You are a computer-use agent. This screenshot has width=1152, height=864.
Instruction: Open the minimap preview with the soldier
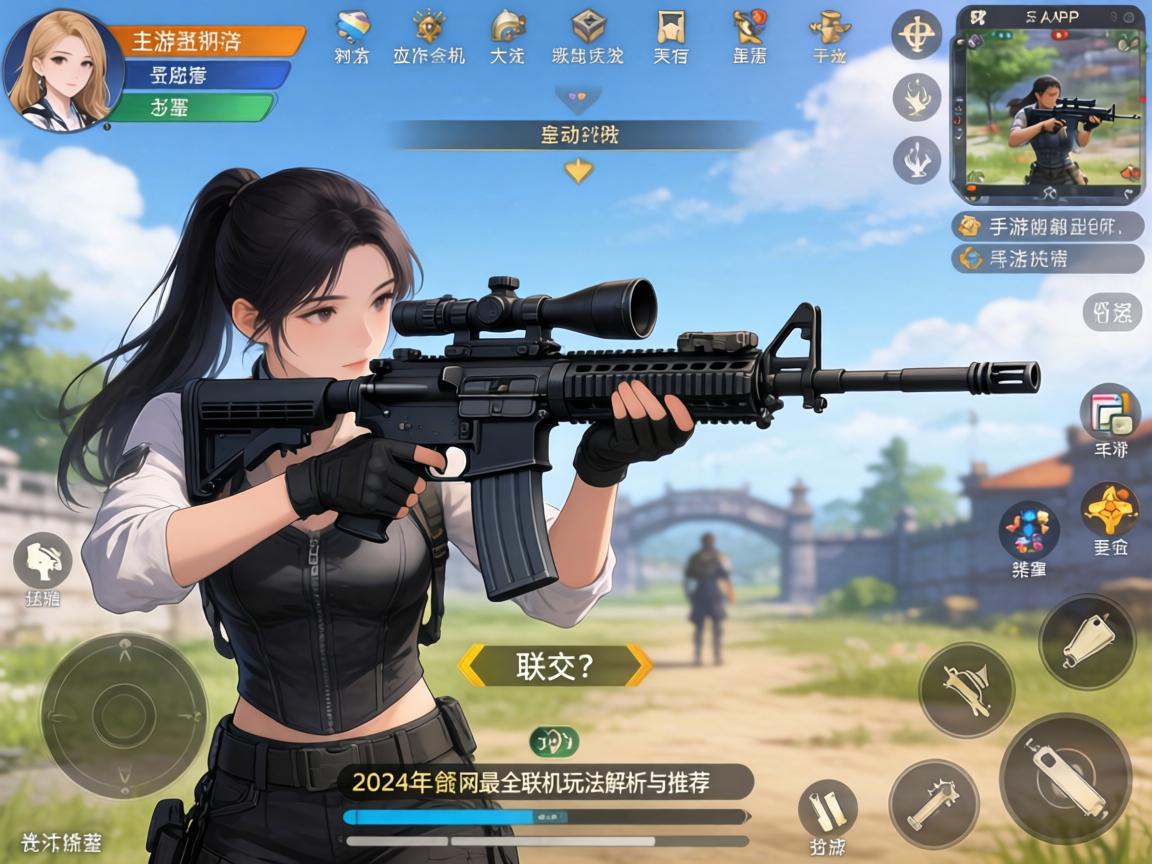(x=1049, y=104)
